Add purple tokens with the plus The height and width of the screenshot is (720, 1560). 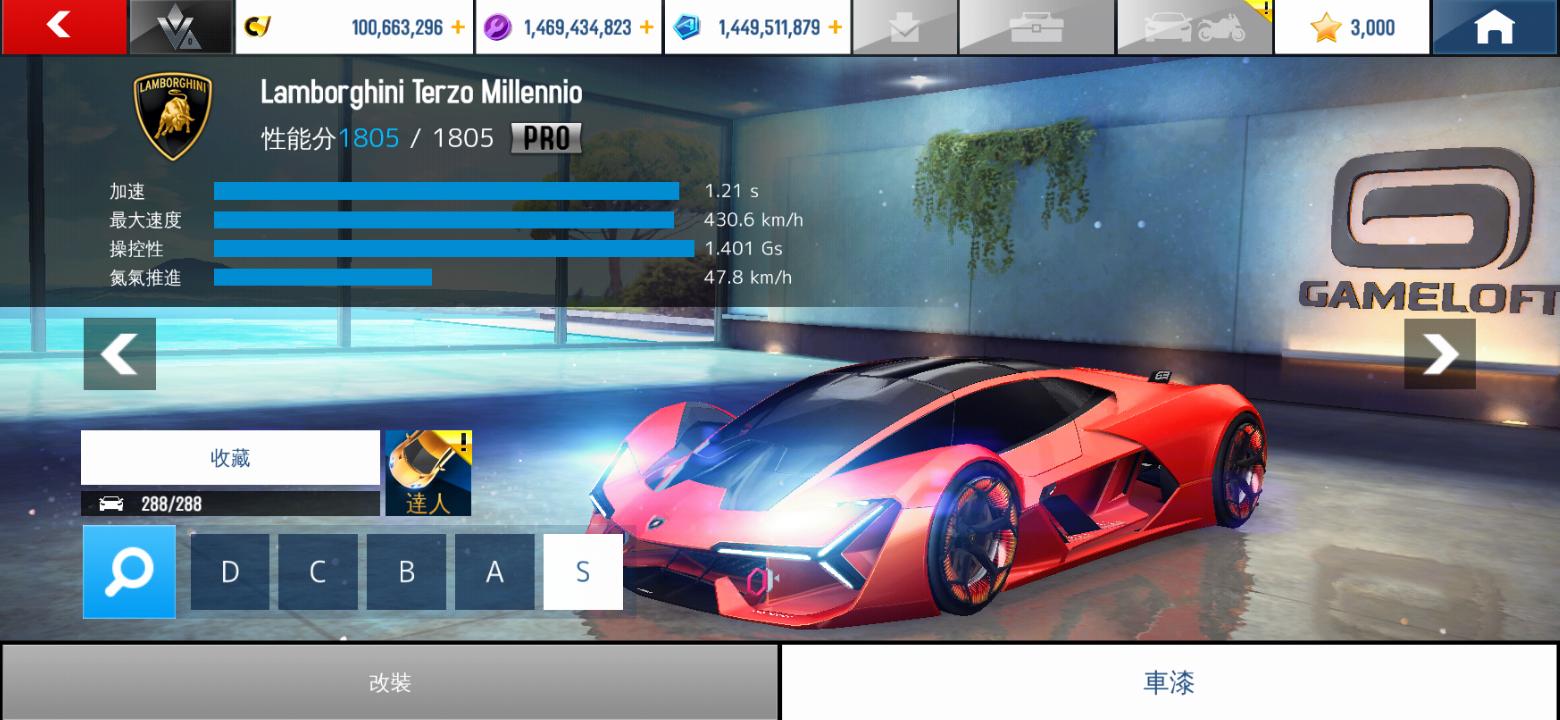646,28
